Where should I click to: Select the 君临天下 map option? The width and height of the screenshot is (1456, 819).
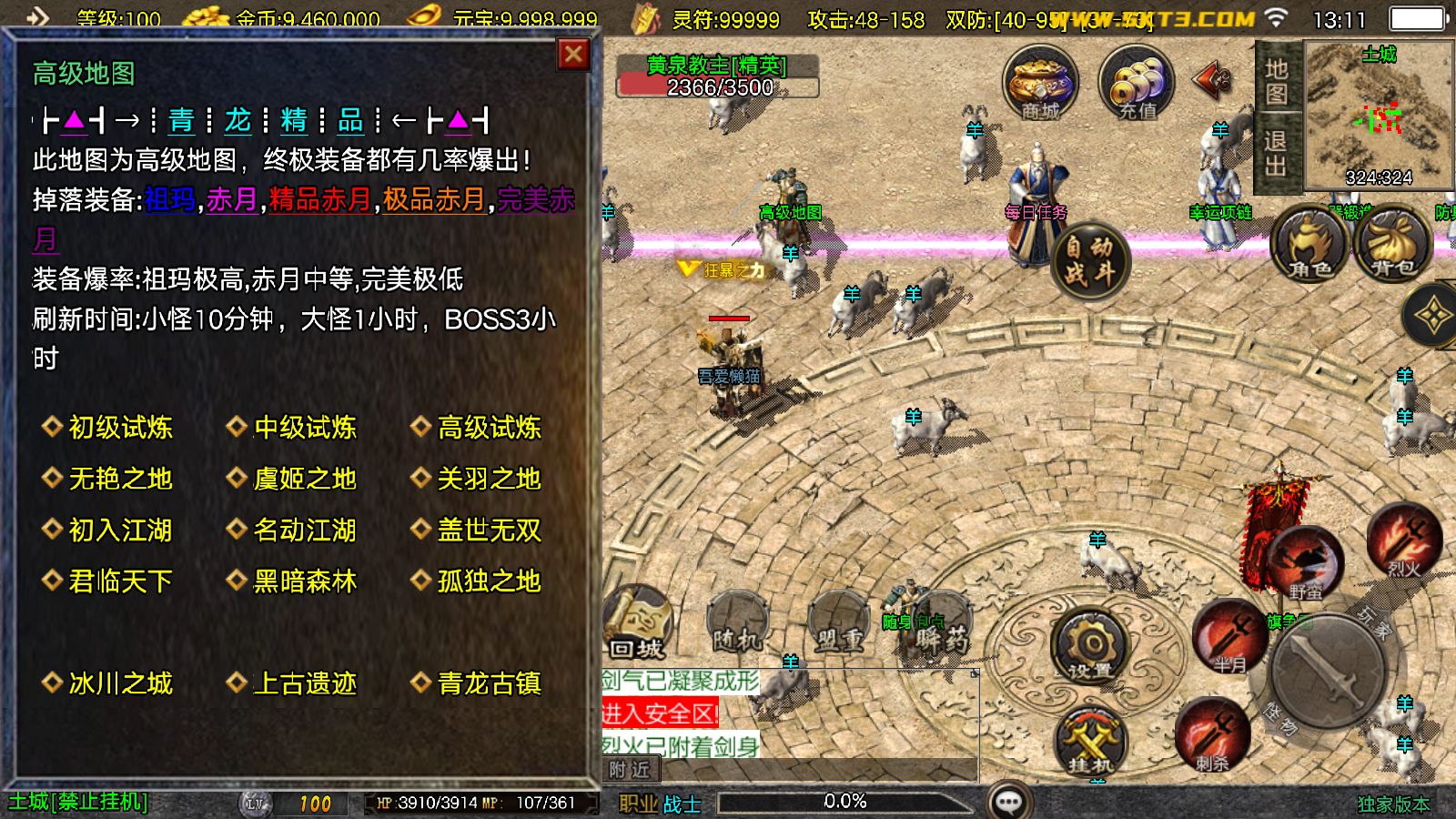point(119,581)
